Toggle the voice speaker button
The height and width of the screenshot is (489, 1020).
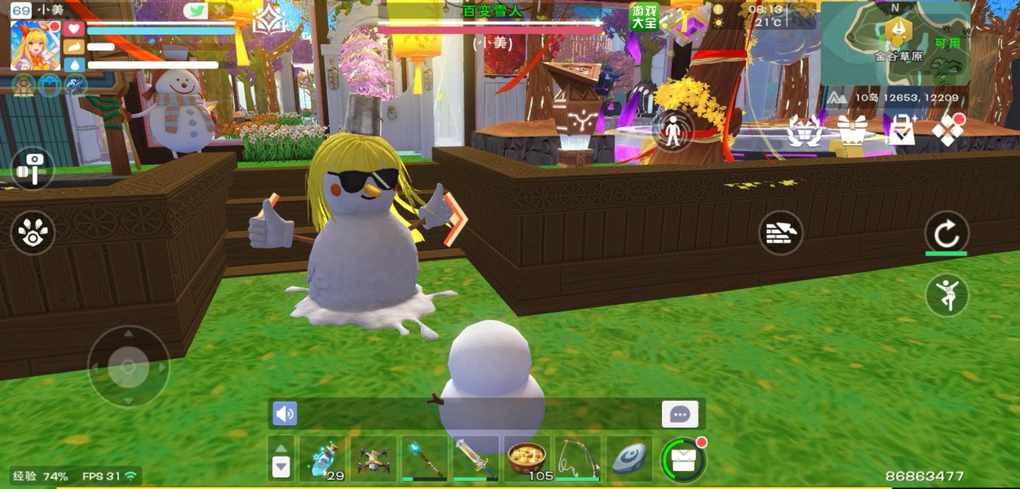[x=285, y=414]
